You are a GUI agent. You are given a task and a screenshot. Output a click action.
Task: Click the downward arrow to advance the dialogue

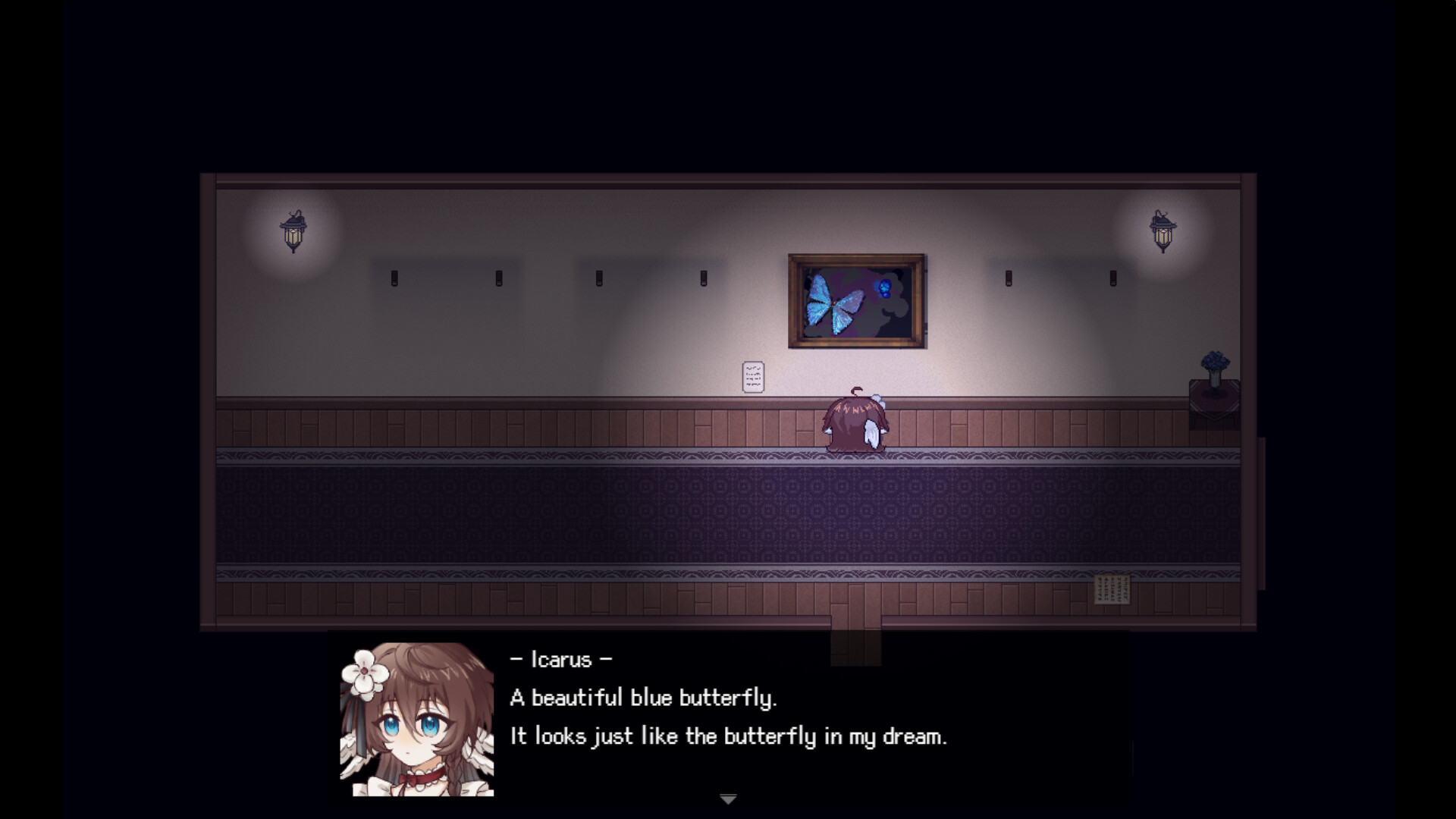tap(727, 798)
